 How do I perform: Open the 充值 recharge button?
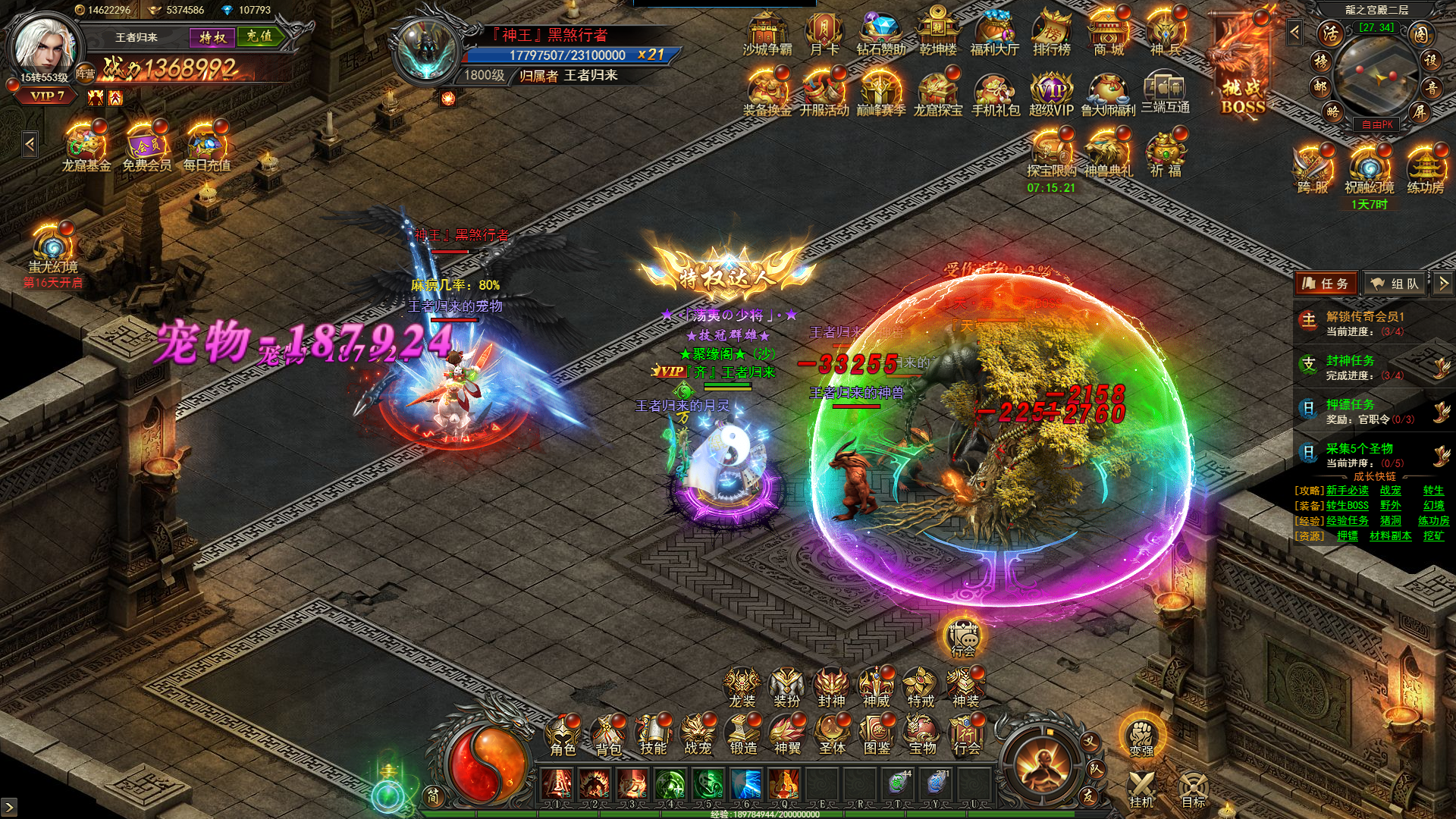(x=259, y=36)
